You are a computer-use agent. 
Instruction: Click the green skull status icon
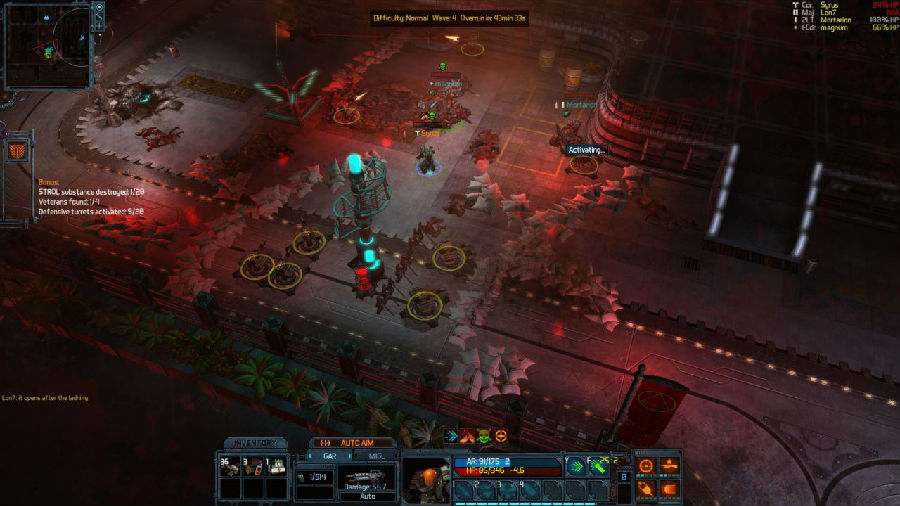click(x=485, y=436)
